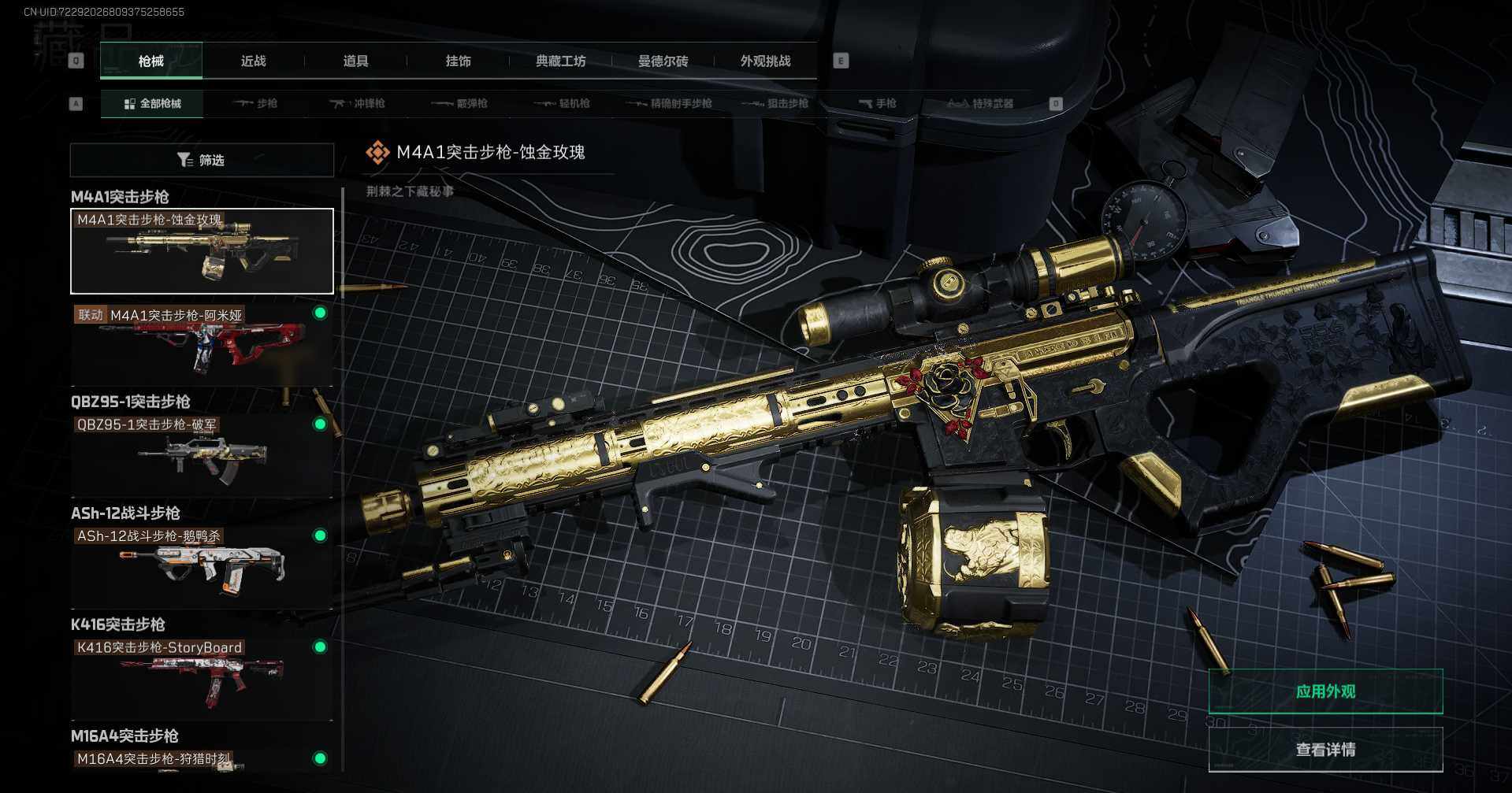The width and height of the screenshot is (1512, 793).
Task: Select the 枪械 (firearms) tab
Action: 150,61
